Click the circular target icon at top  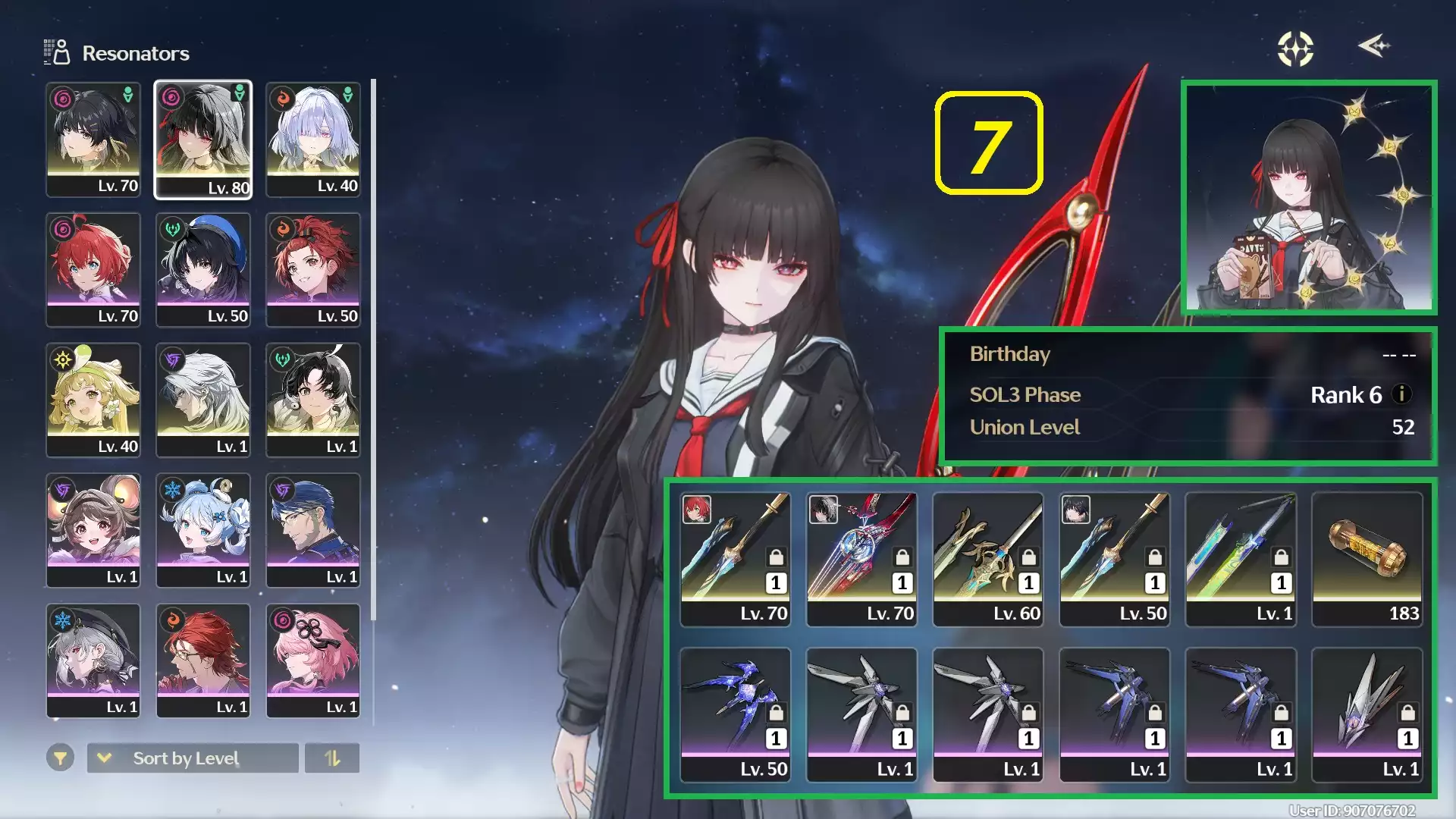pyautogui.click(x=1295, y=49)
